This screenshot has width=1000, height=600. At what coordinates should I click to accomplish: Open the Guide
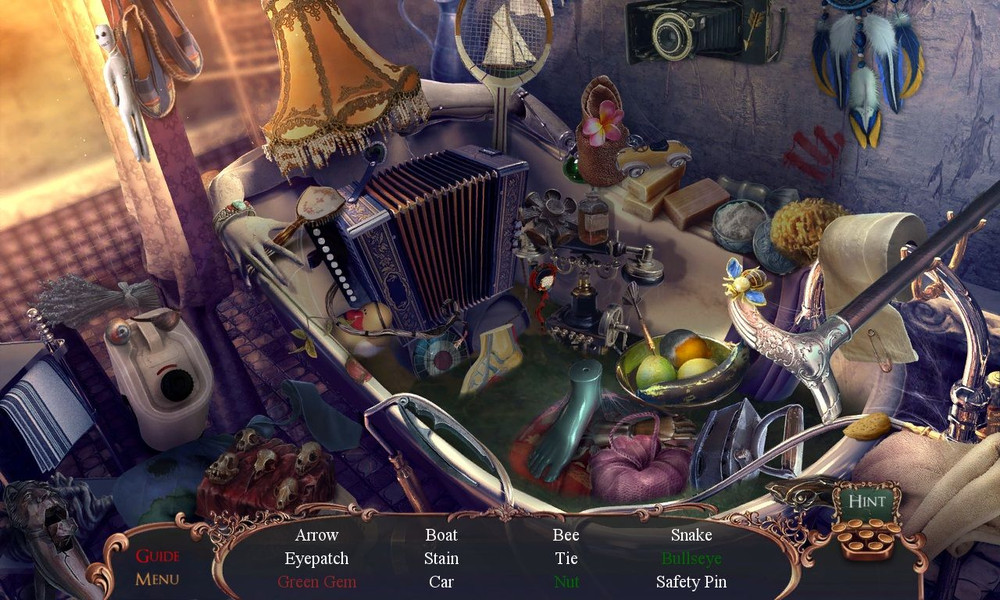[157, 556]
